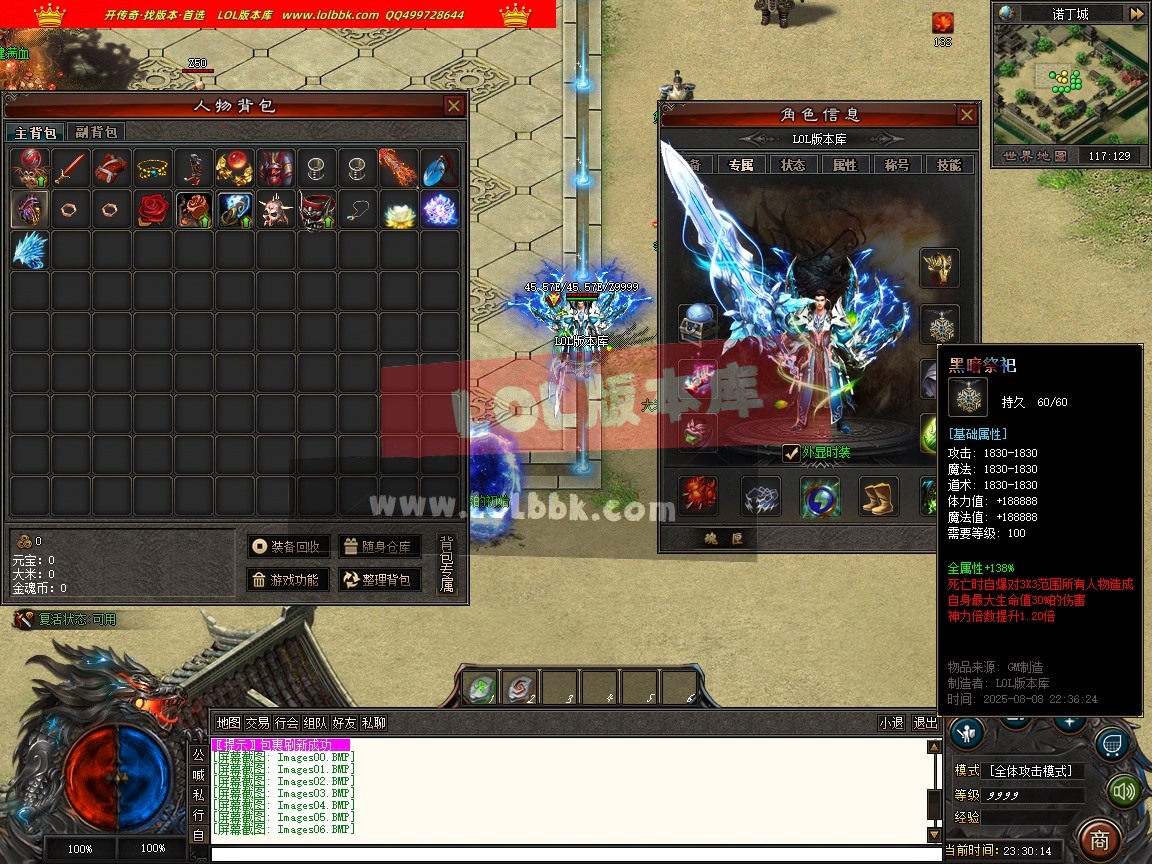Image resolution: width=1152 pixels, height=864 pixels.
Task: Open 装备回收 equipment recycling
Action: tap(288, 547)
